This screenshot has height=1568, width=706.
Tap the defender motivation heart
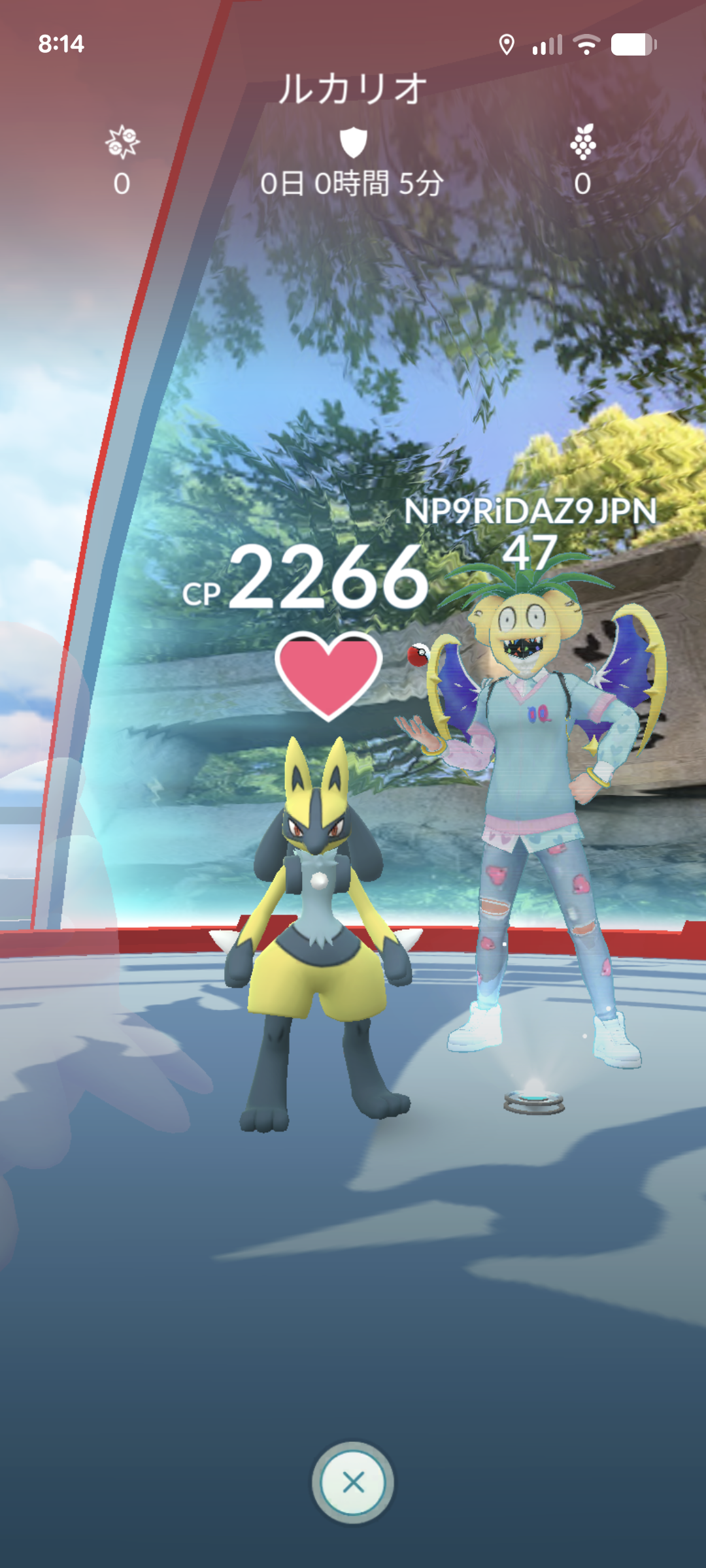(x=328, y=674)
